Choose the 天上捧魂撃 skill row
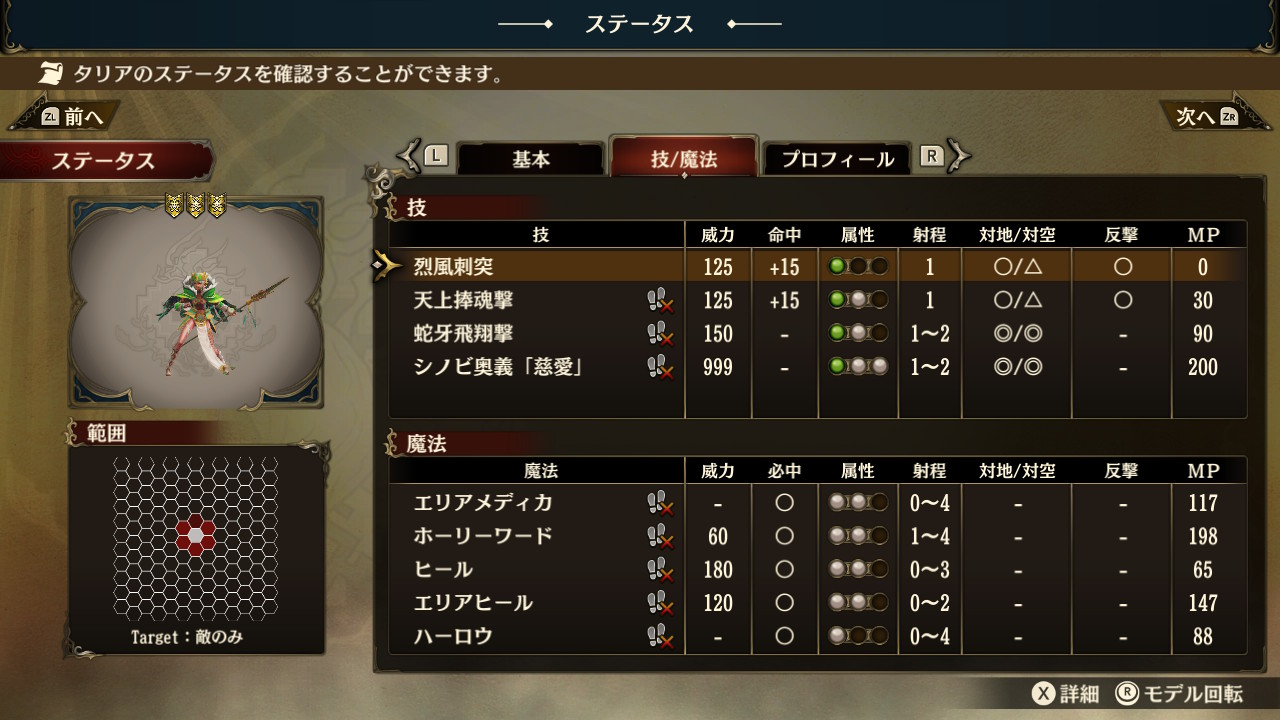Screen dimensions: 1280x720 464,300
